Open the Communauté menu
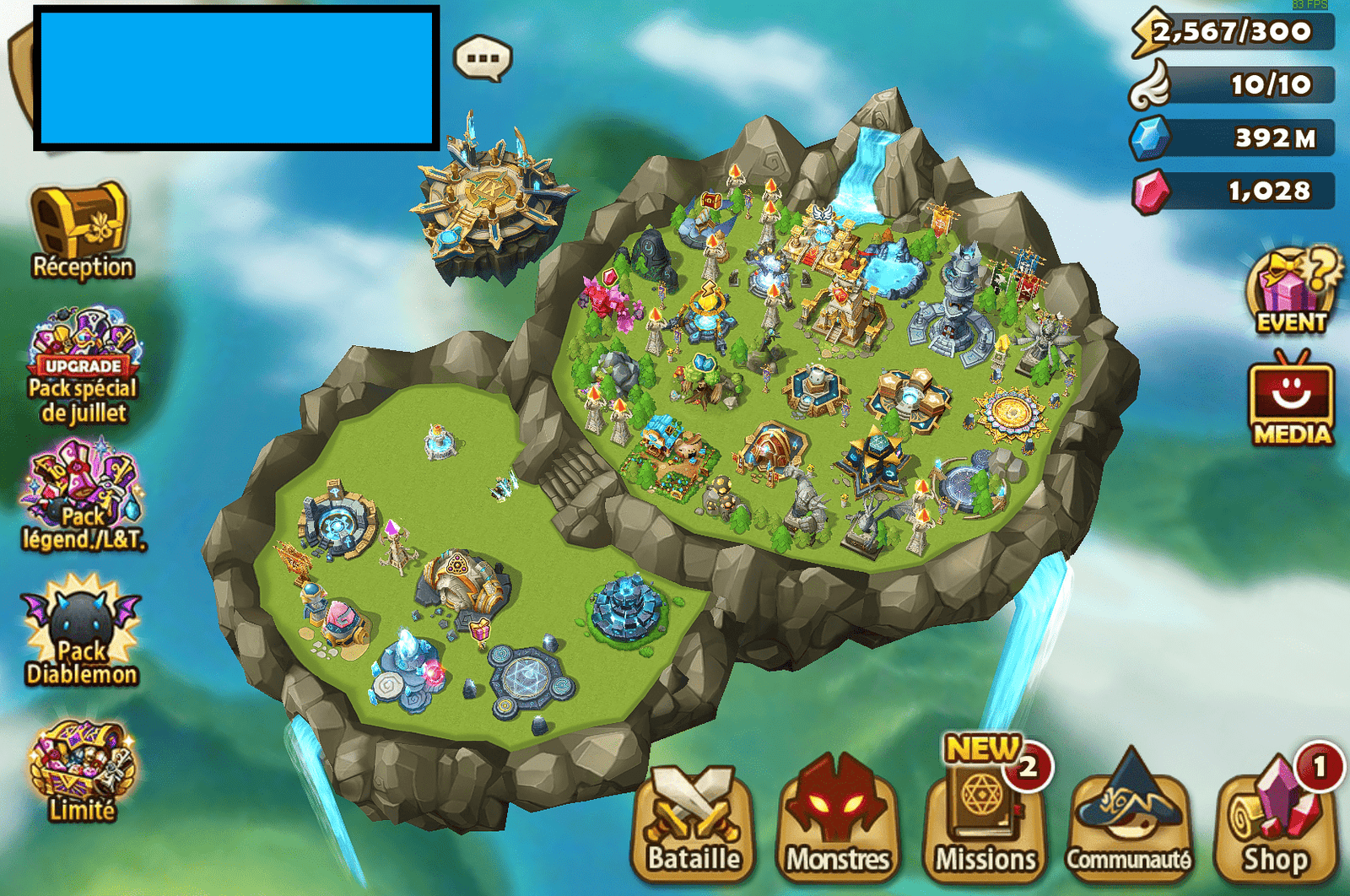The height and width of the screenshot is (896, 1350). coord(1129,823)
